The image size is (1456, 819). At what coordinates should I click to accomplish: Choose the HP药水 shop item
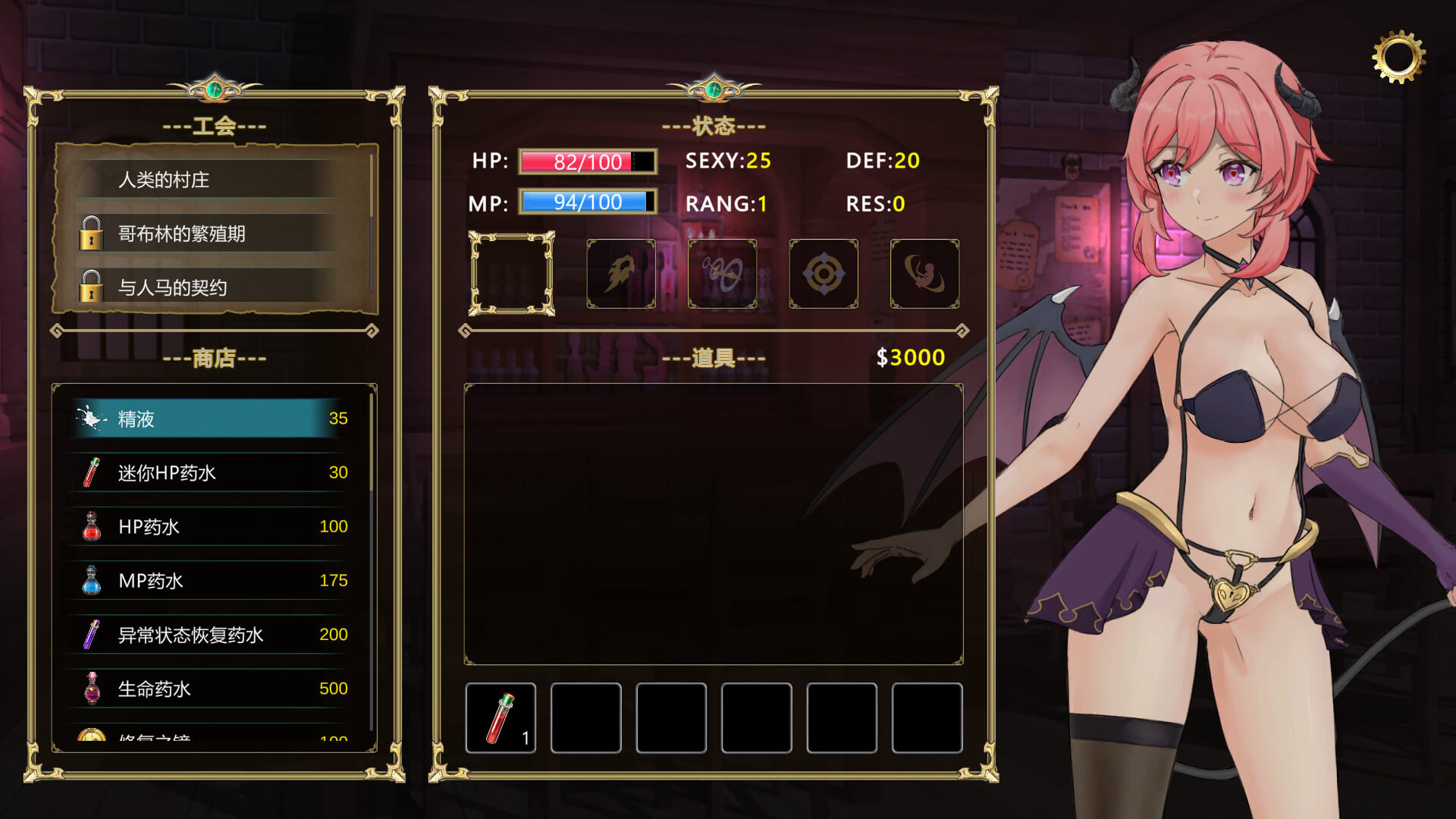[211, 526]
